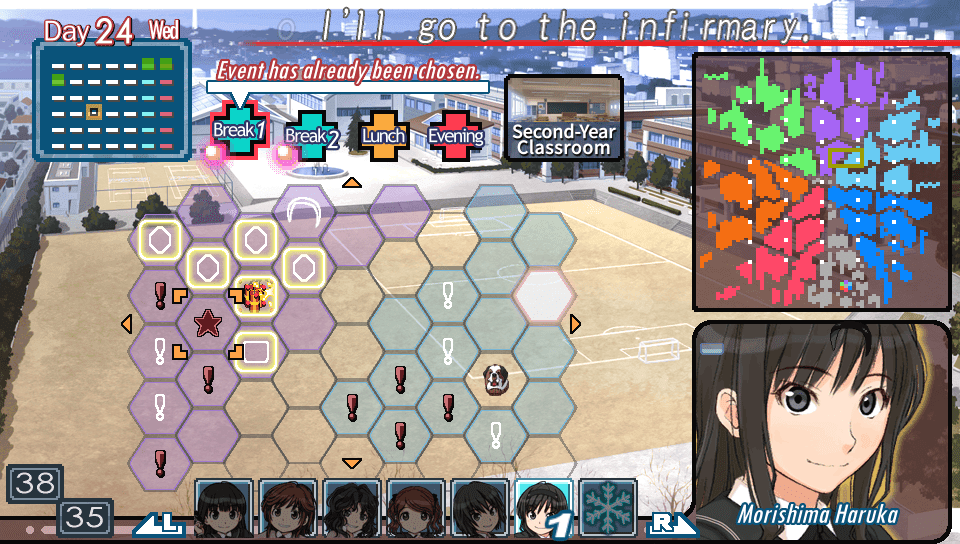Switch to the Evening time slot

(x=455, y=135)
